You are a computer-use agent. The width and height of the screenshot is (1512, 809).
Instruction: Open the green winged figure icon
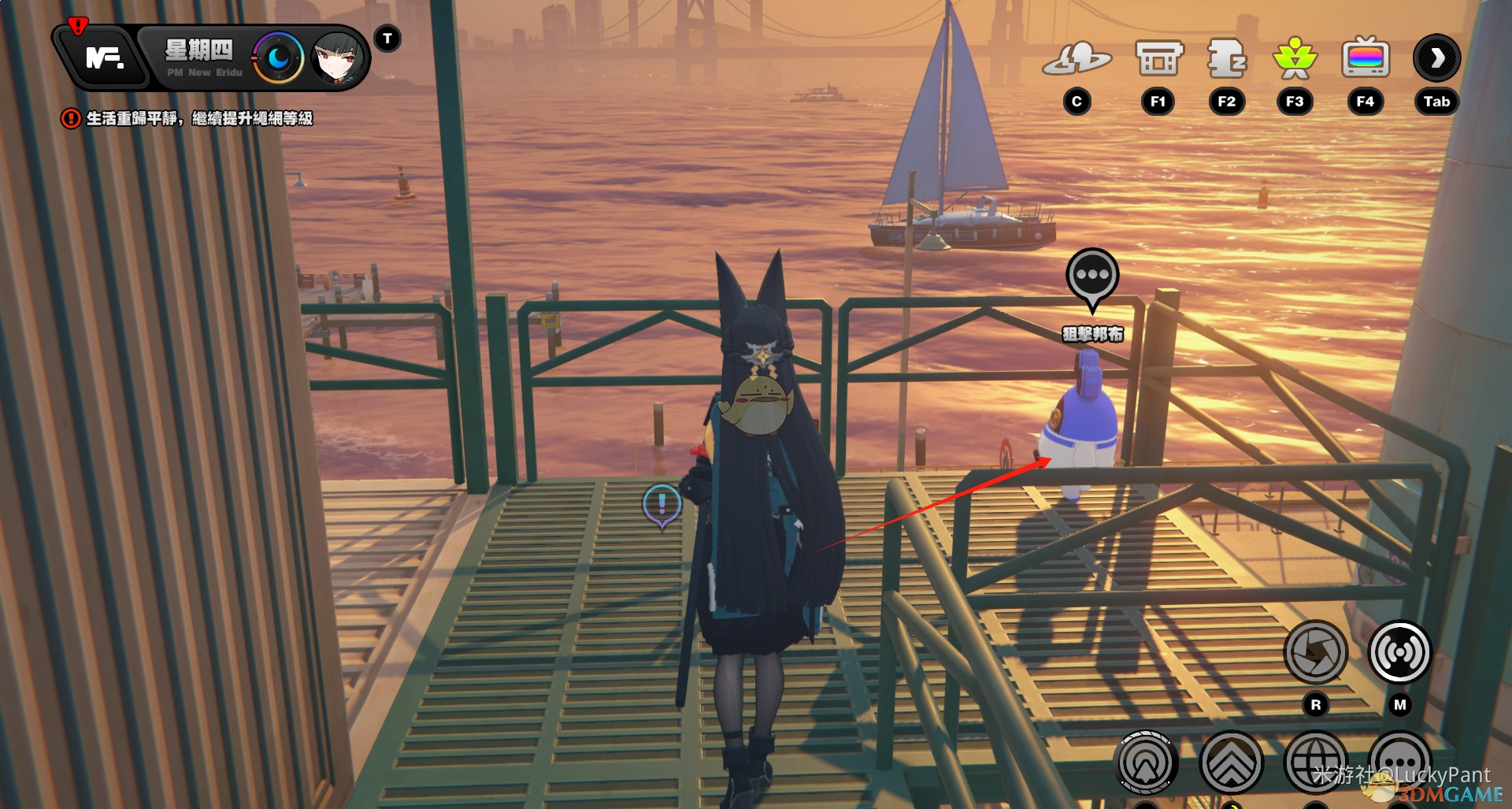pyautogui.click(x=1295, y=59)
